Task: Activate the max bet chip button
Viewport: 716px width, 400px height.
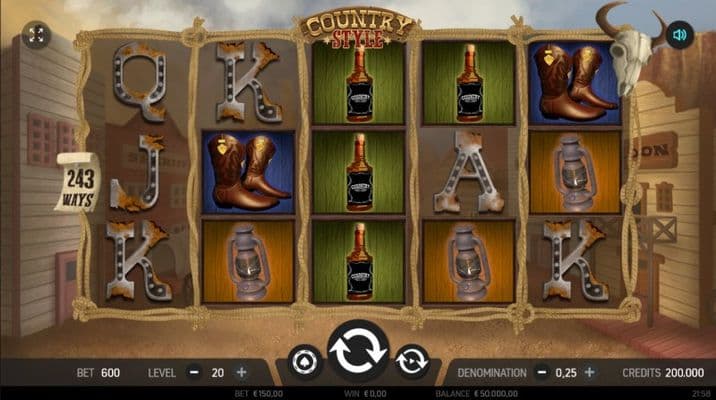Action: pyautogui.click(x=305, y=361)
